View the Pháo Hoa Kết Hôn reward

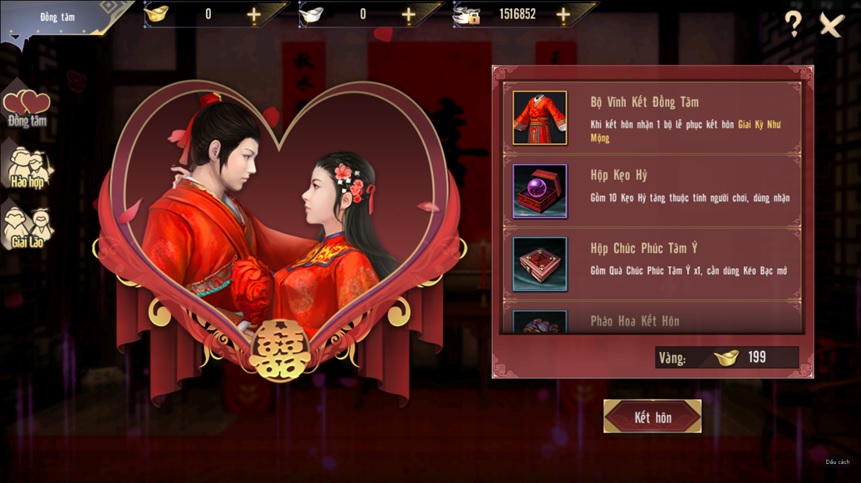[540, 322]
